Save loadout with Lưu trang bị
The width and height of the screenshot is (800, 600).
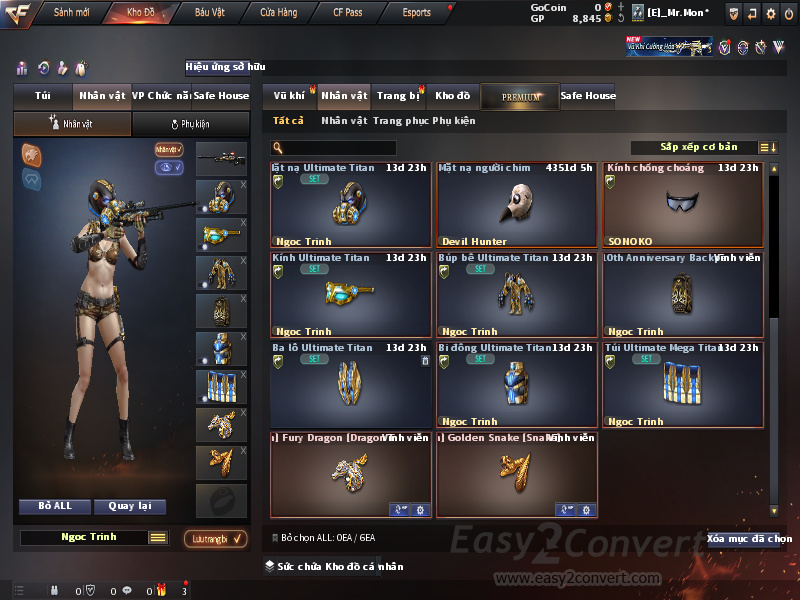(216, 539)
